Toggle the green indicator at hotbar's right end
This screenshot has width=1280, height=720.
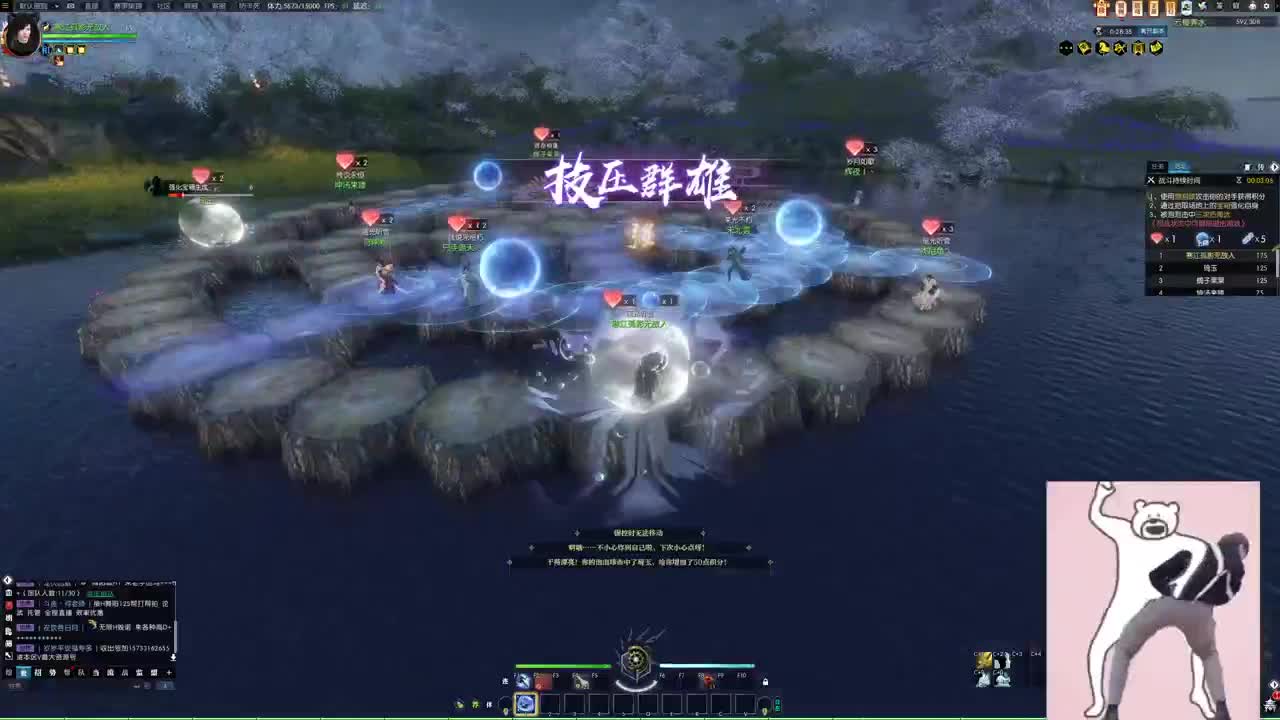(776, 703)
